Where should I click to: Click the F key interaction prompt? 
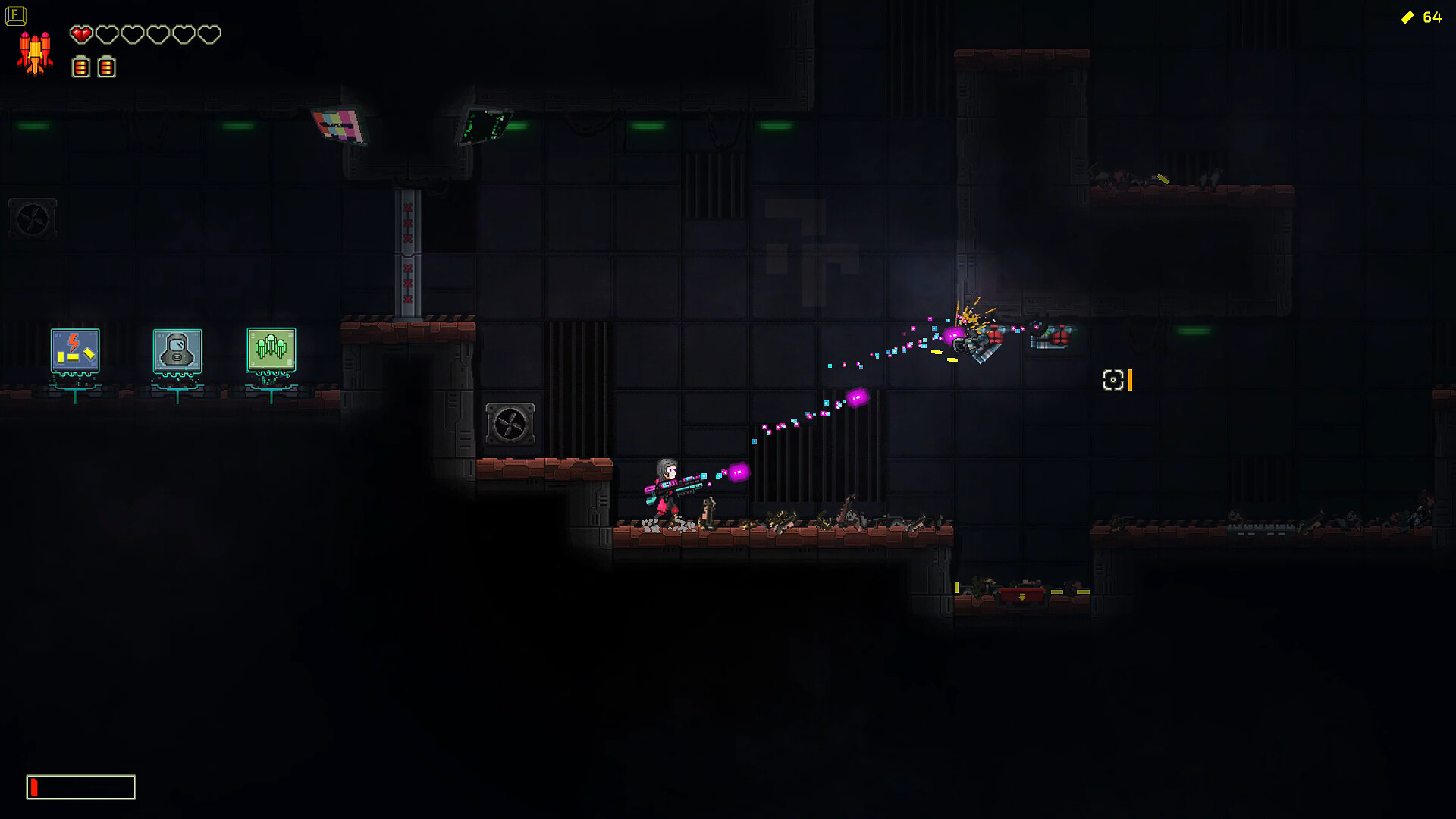click(15, 15)
